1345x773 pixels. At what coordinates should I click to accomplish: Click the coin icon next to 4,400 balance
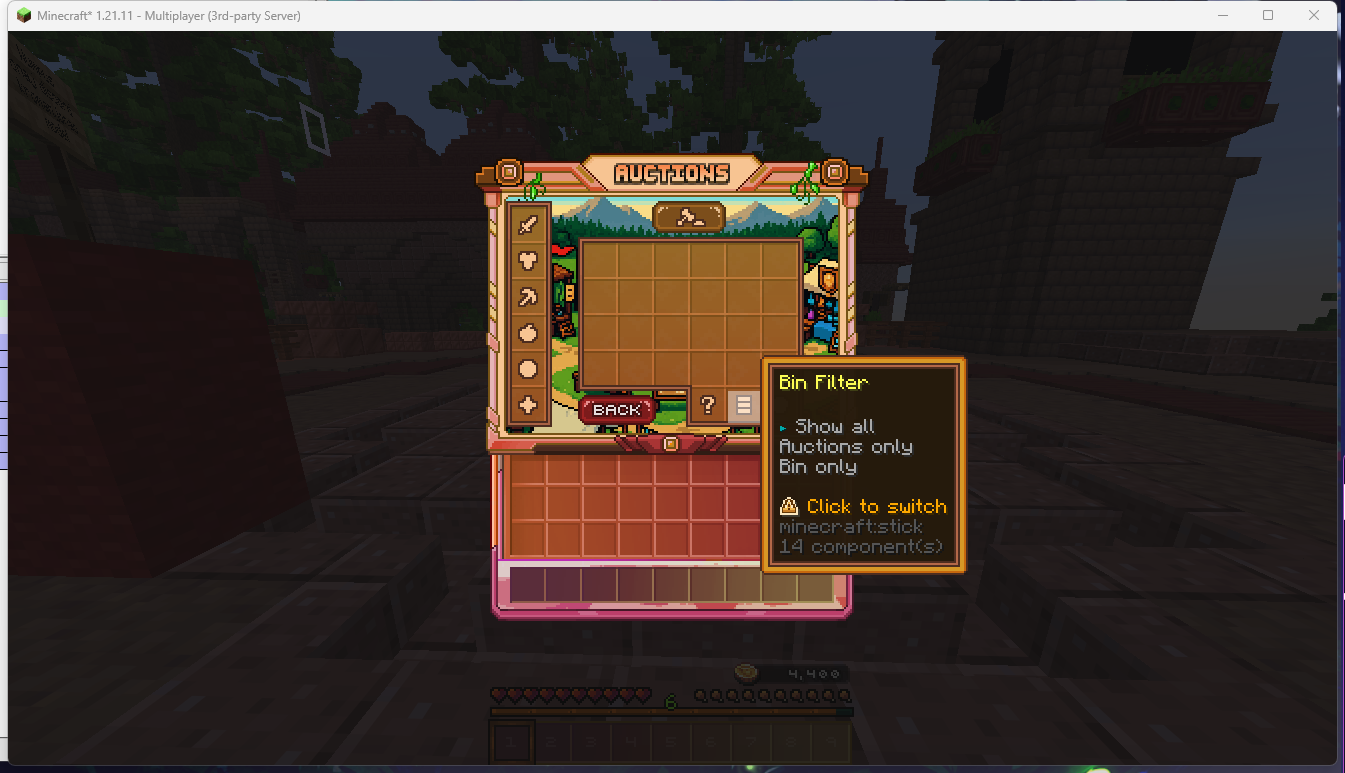(x=747, y=672)
